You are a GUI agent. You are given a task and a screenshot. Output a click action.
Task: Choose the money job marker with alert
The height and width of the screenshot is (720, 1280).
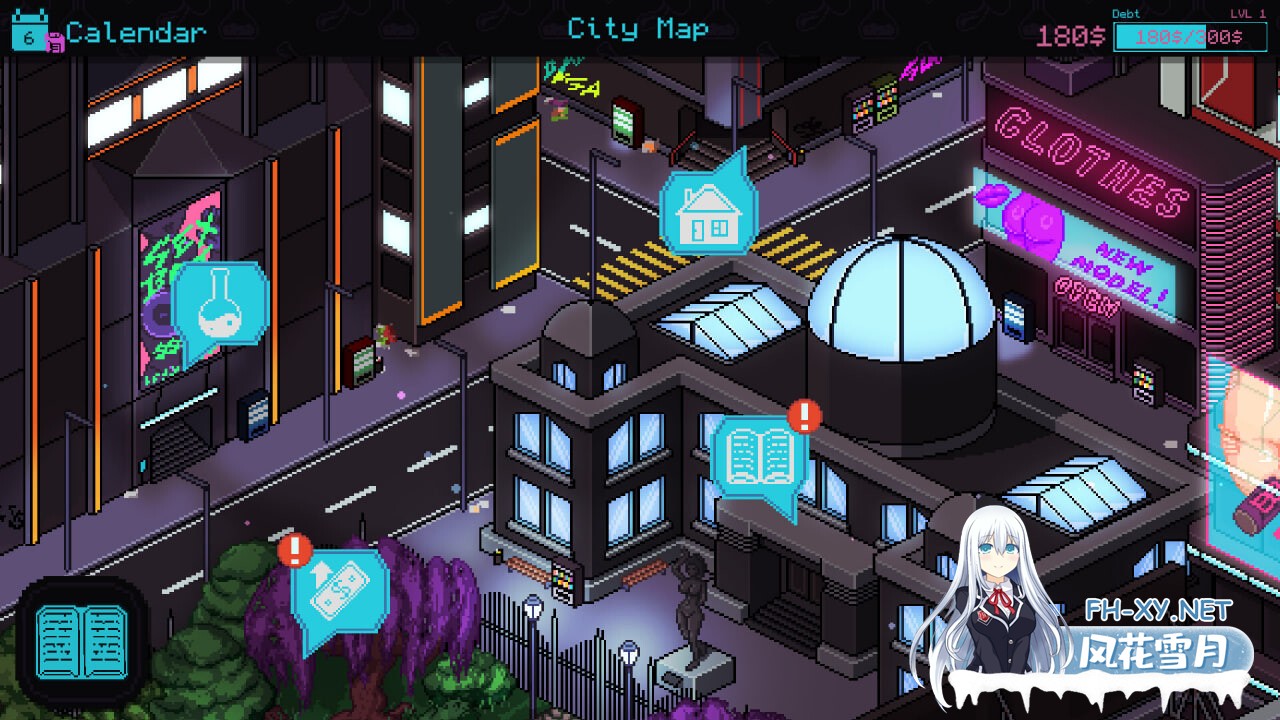click(340, 593)
